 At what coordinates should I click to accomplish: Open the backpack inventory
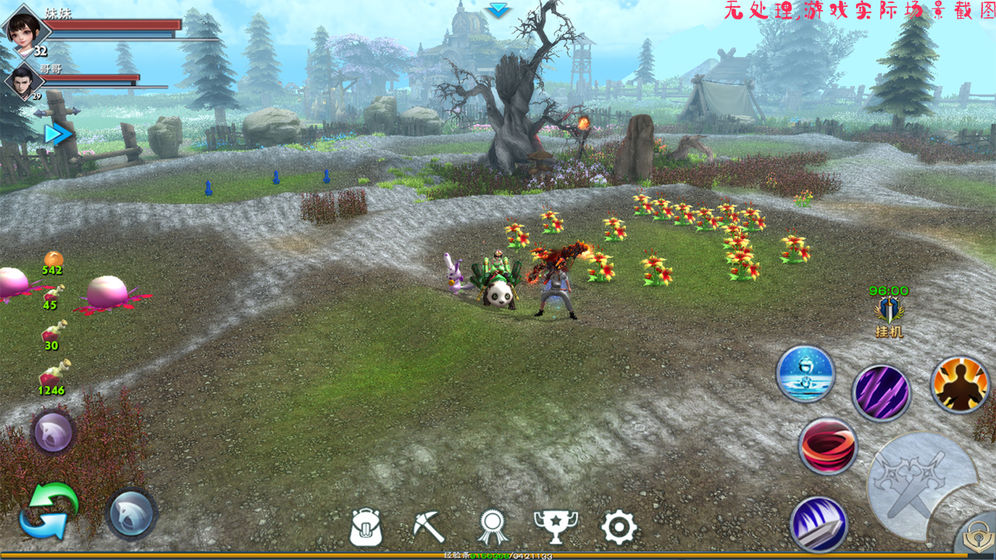pyautogui.click(x=366, y=526)
